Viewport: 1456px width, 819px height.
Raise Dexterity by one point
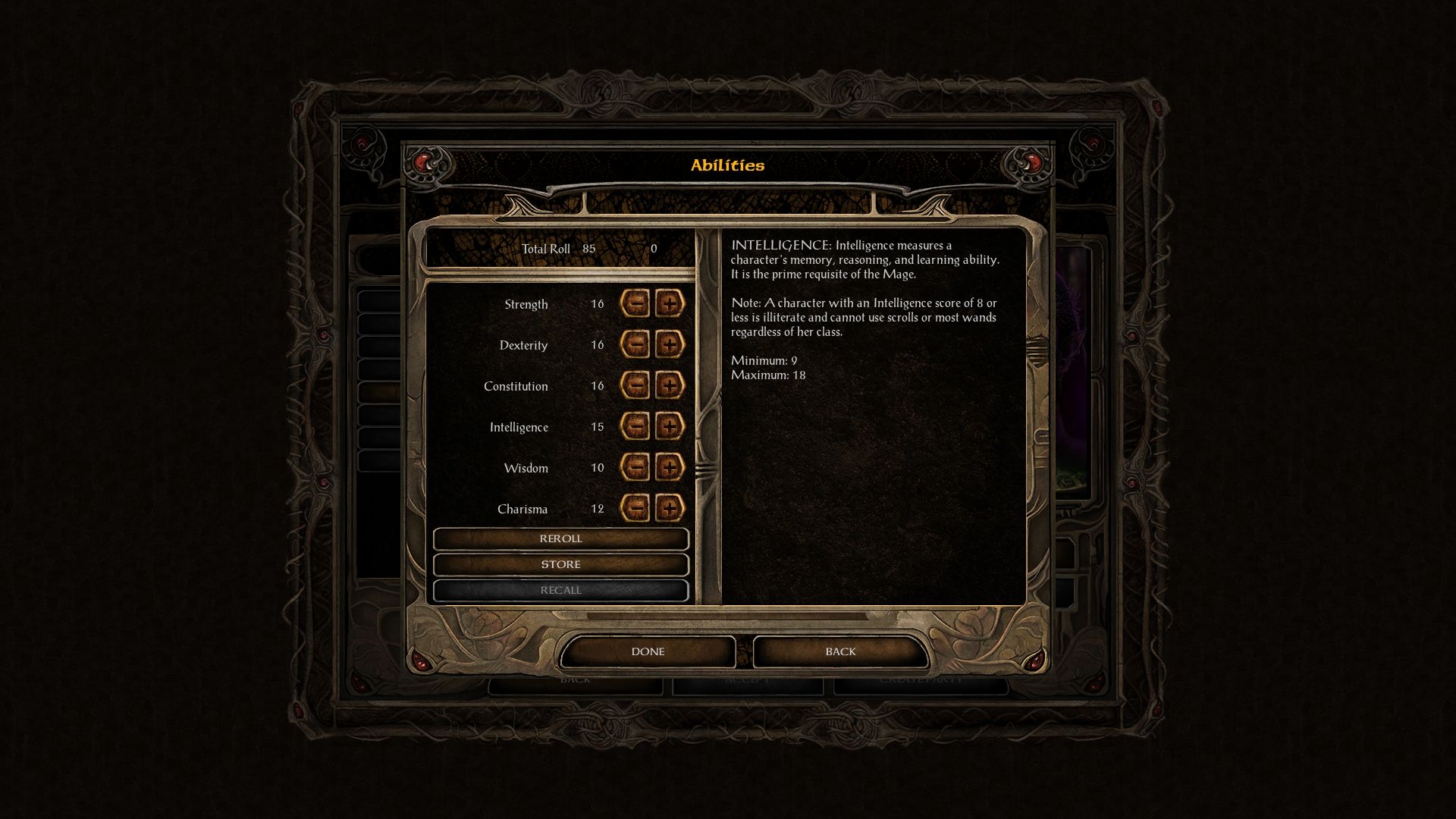(x=669, y=345)
